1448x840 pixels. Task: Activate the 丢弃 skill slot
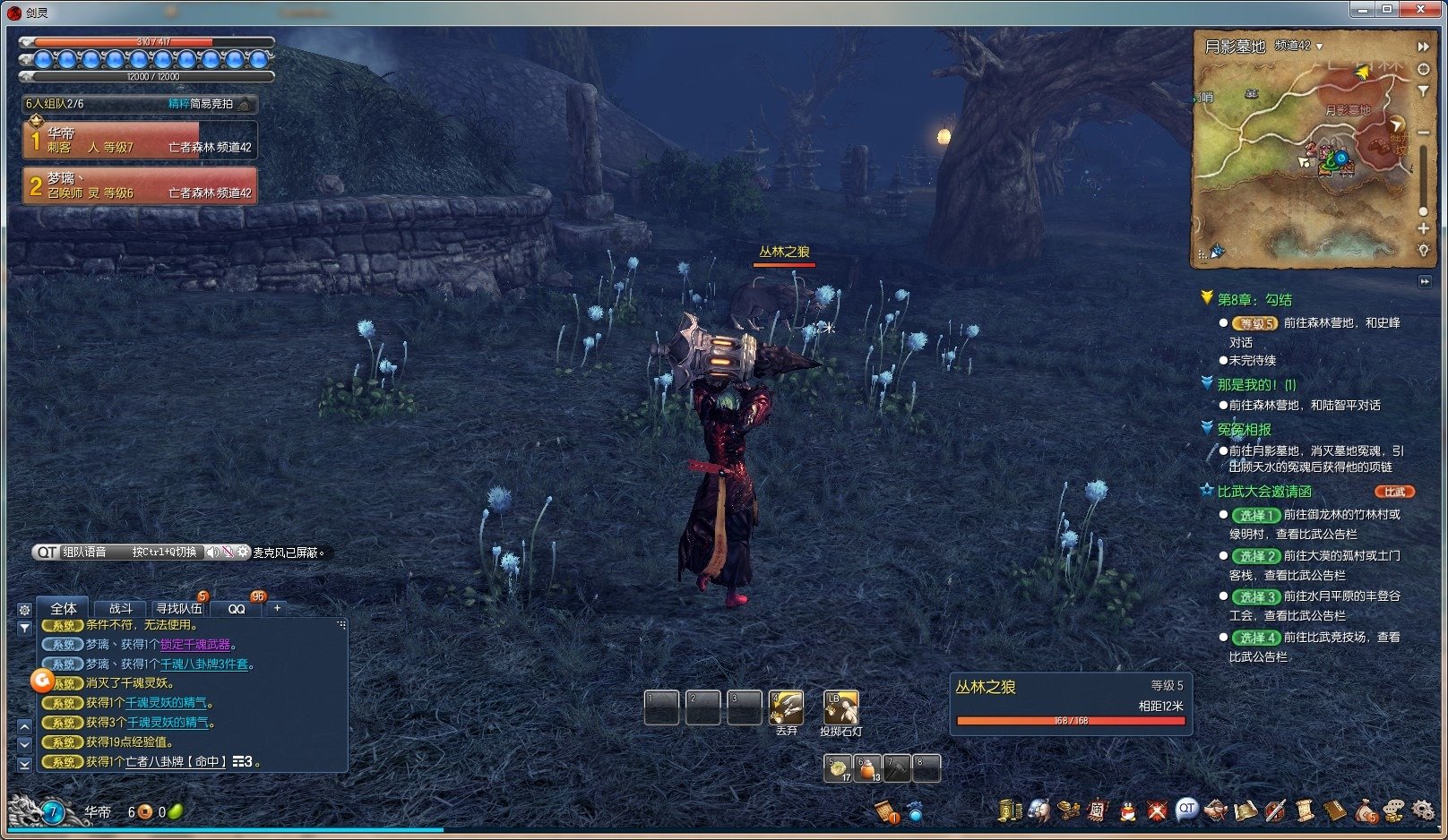[x=787, y=707]
